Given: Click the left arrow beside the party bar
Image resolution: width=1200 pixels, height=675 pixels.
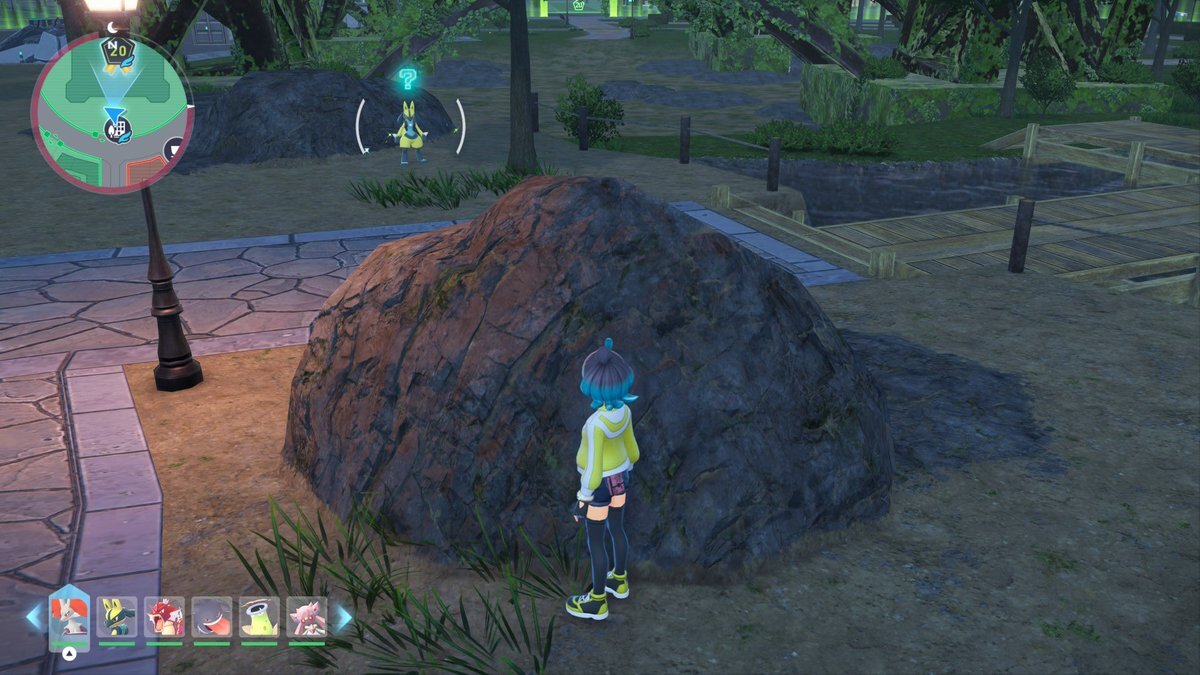Looking at the screenshot, I should [x=35, y=617].
